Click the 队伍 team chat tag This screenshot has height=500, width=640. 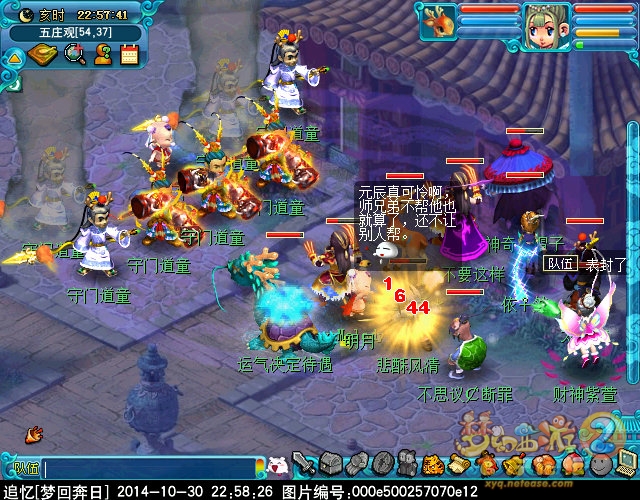[559, 264]
